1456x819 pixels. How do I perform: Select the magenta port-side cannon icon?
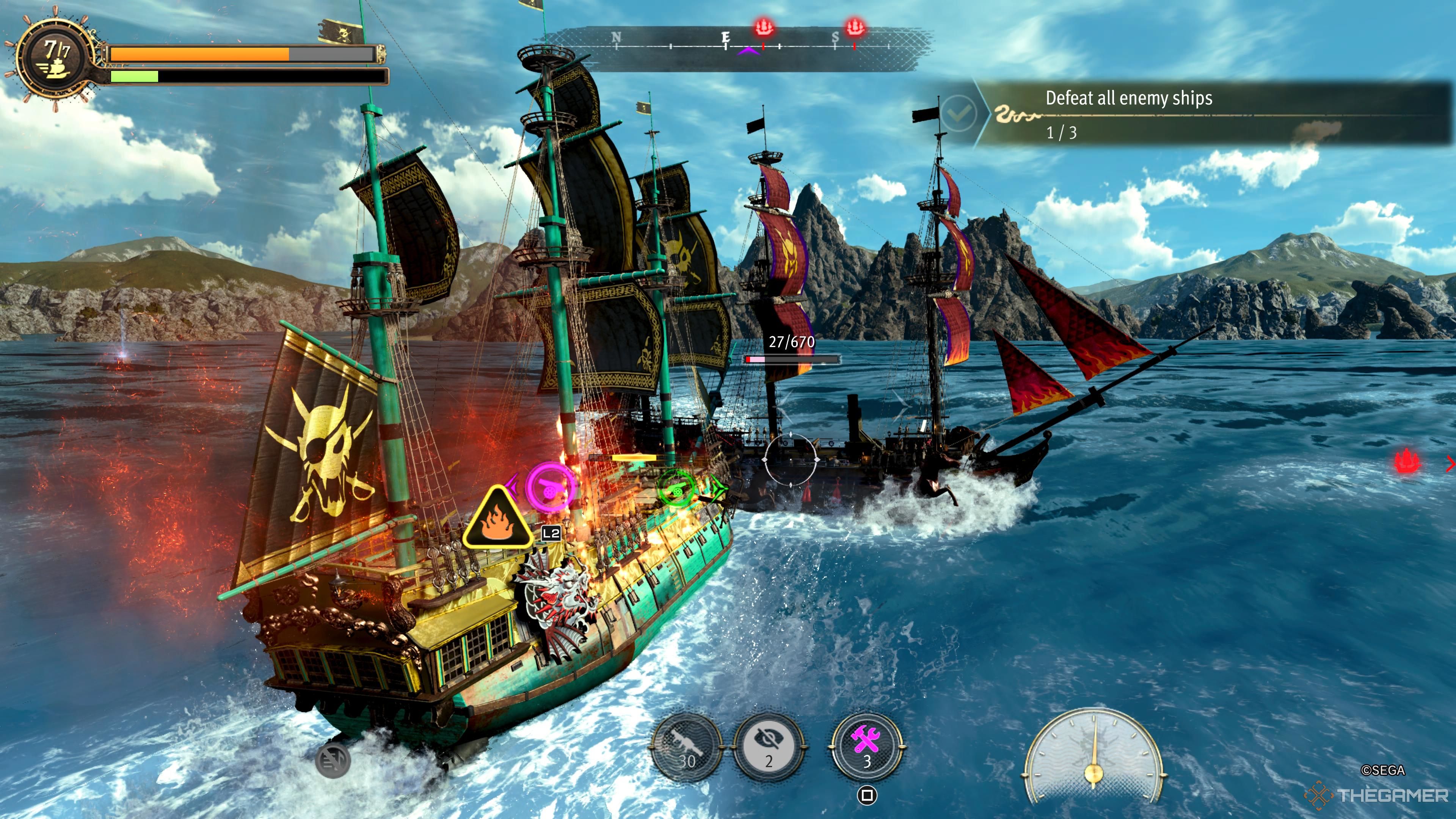pyautogui.click(x=550, y=486)
